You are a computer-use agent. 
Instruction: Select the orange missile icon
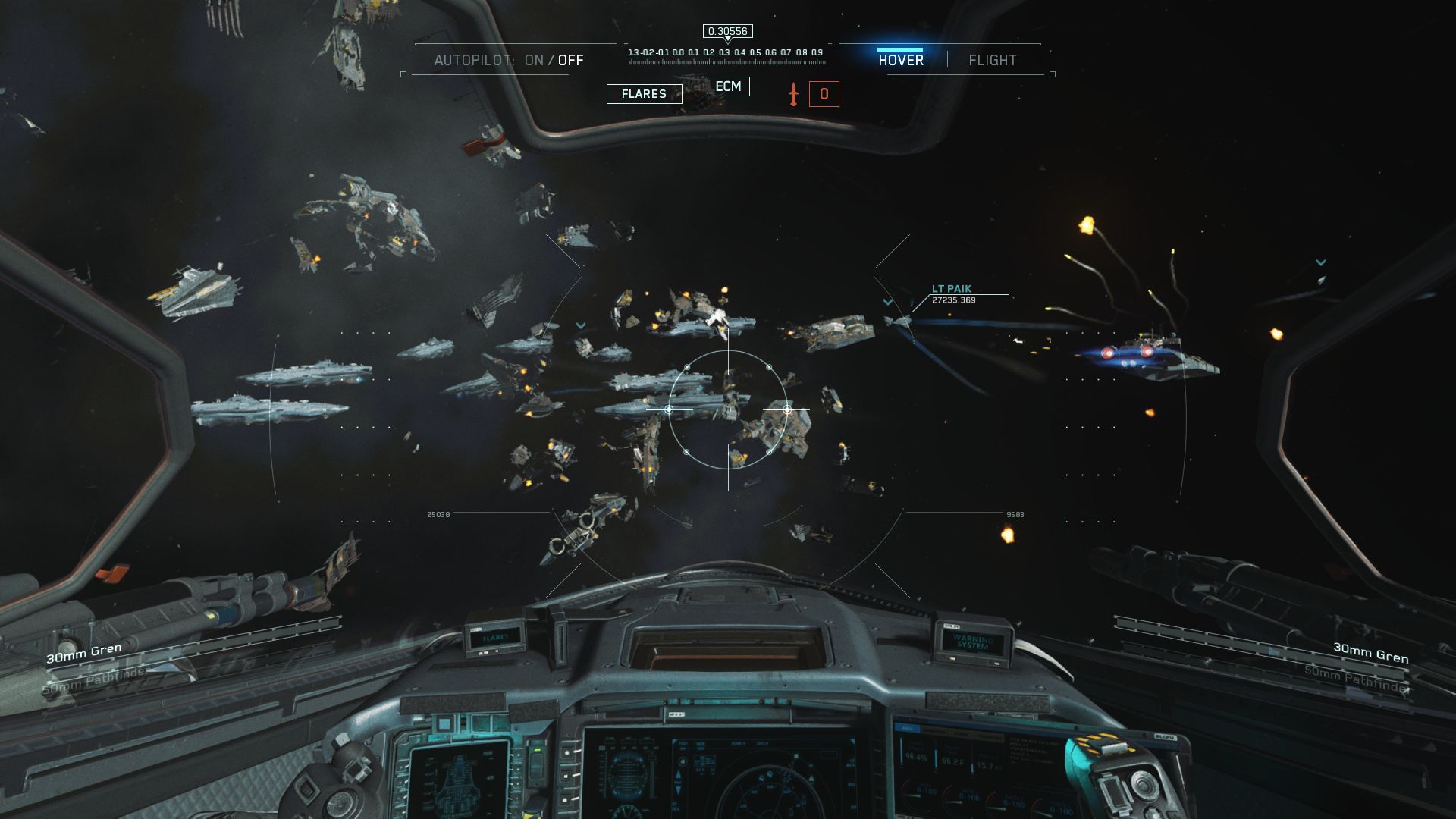pos(793,94)
